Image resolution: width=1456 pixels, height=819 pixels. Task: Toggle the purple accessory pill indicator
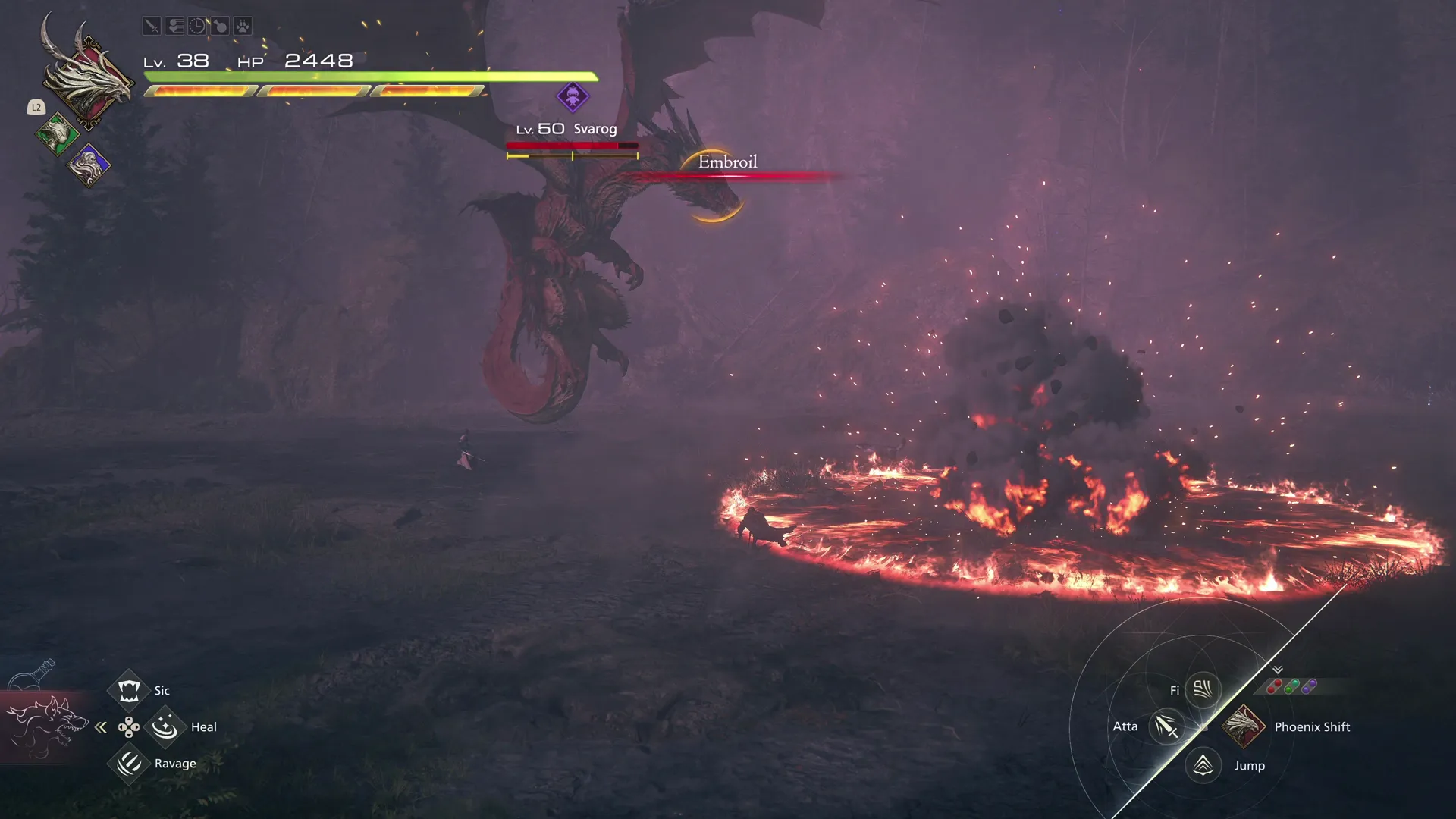1308,686
